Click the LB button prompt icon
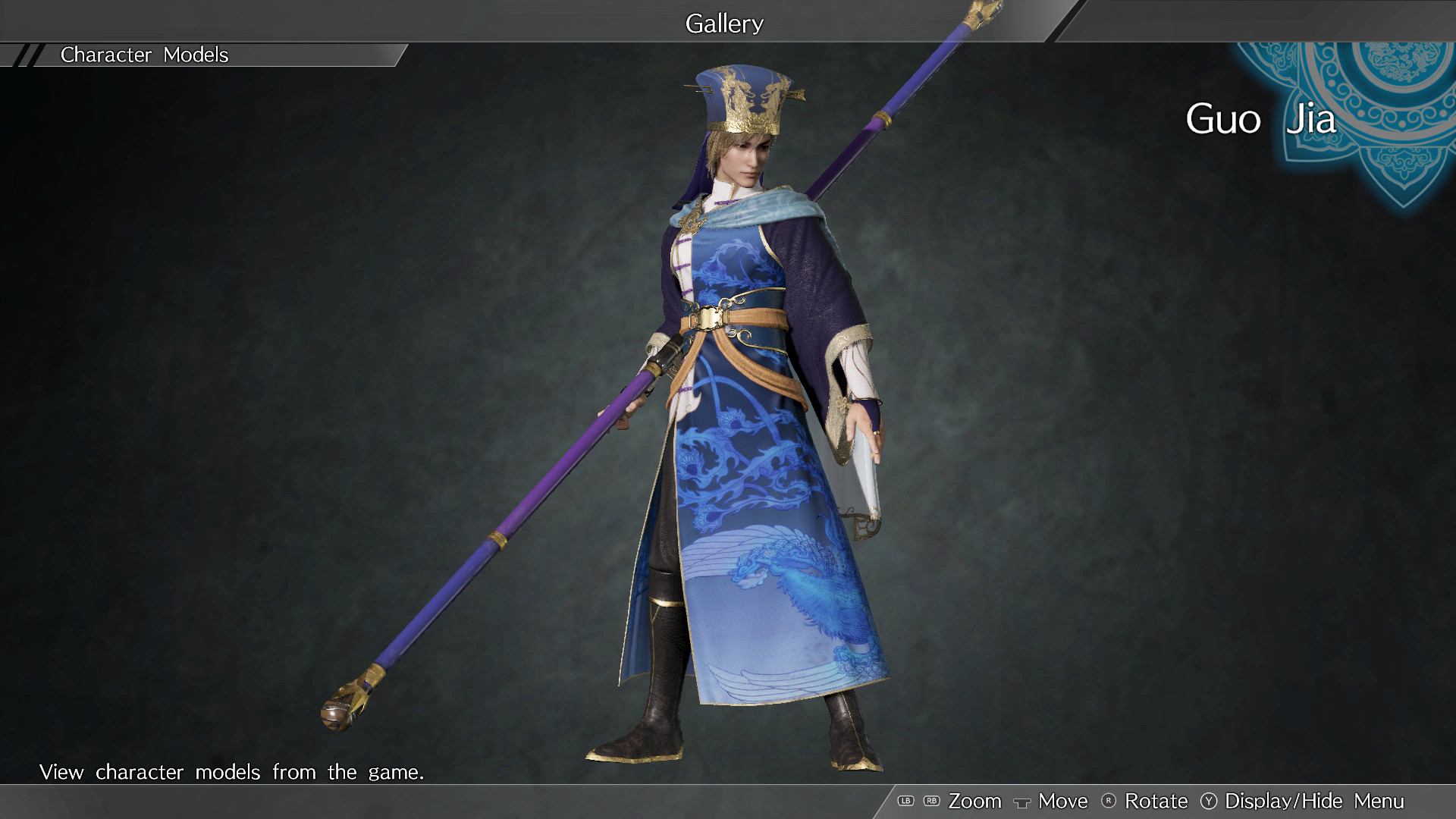The width and height of the screenshot is (1456, 819). tap(905, 801)
